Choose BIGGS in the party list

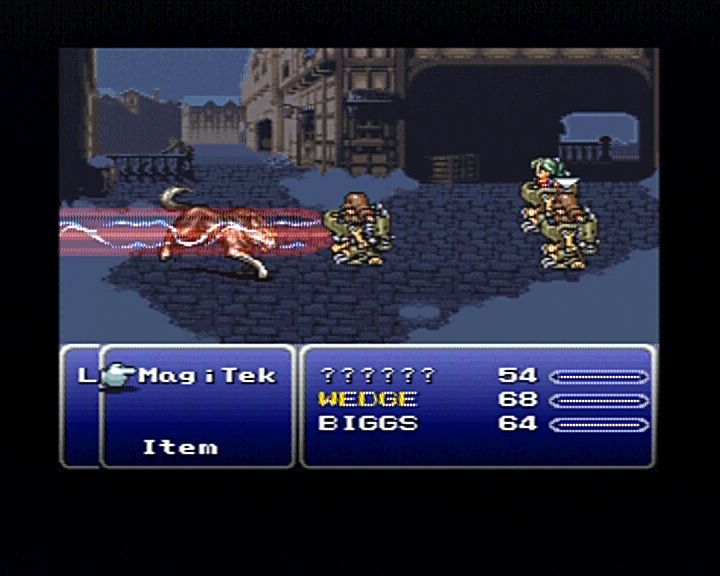(367, 423)
